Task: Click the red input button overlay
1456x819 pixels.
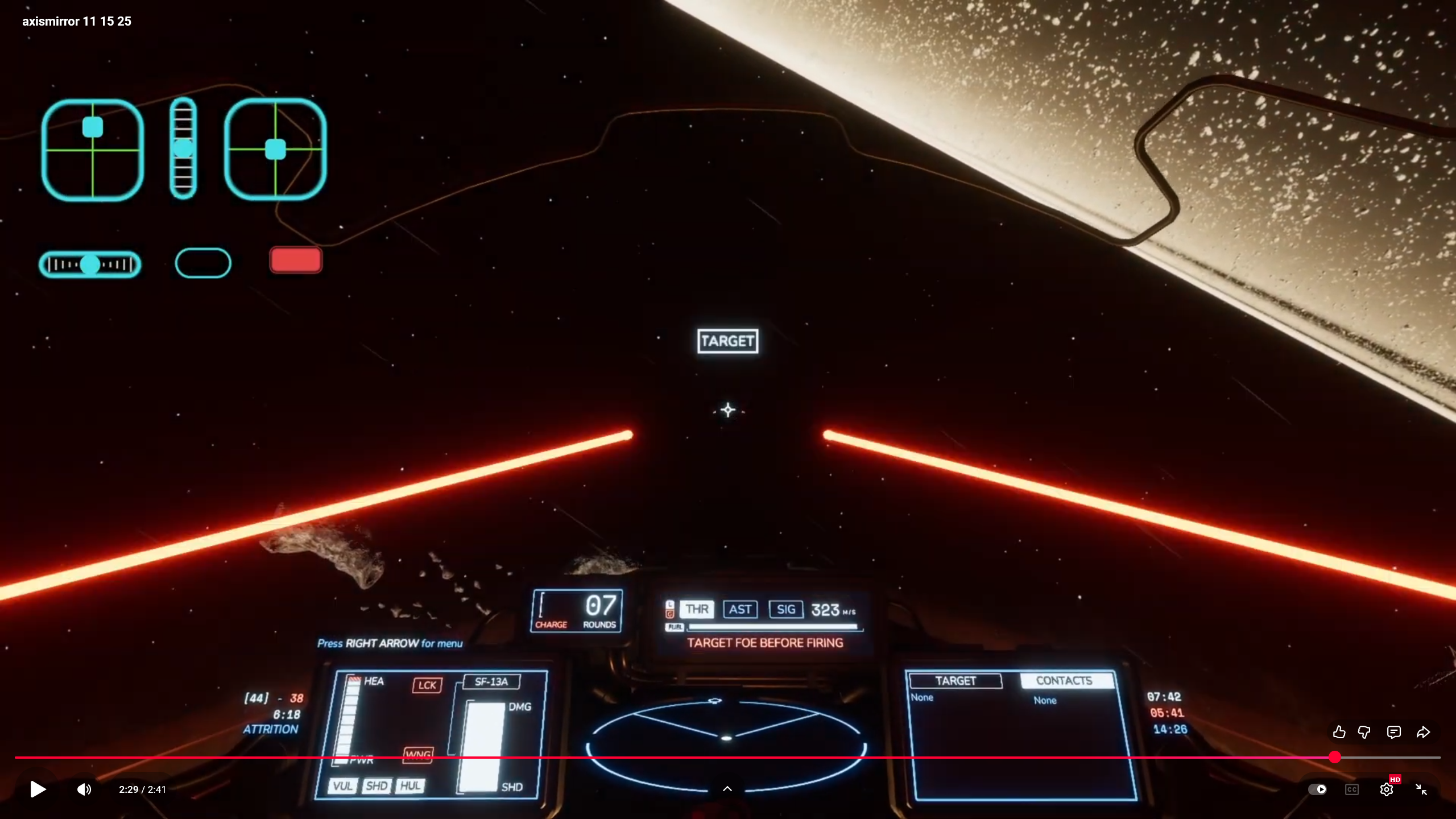Action: coord(296,260)
